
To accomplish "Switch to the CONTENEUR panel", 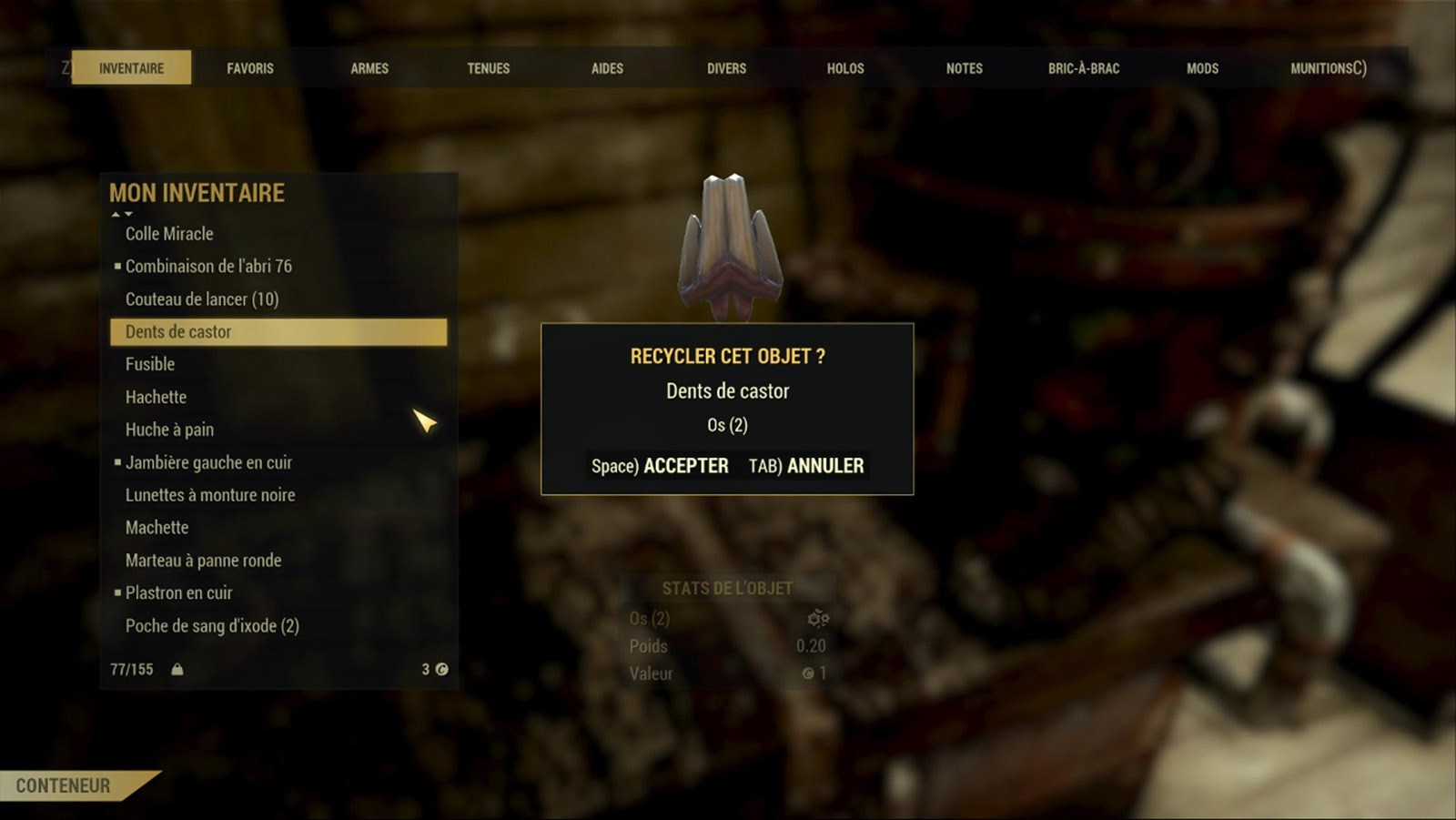I will [64, 785].
